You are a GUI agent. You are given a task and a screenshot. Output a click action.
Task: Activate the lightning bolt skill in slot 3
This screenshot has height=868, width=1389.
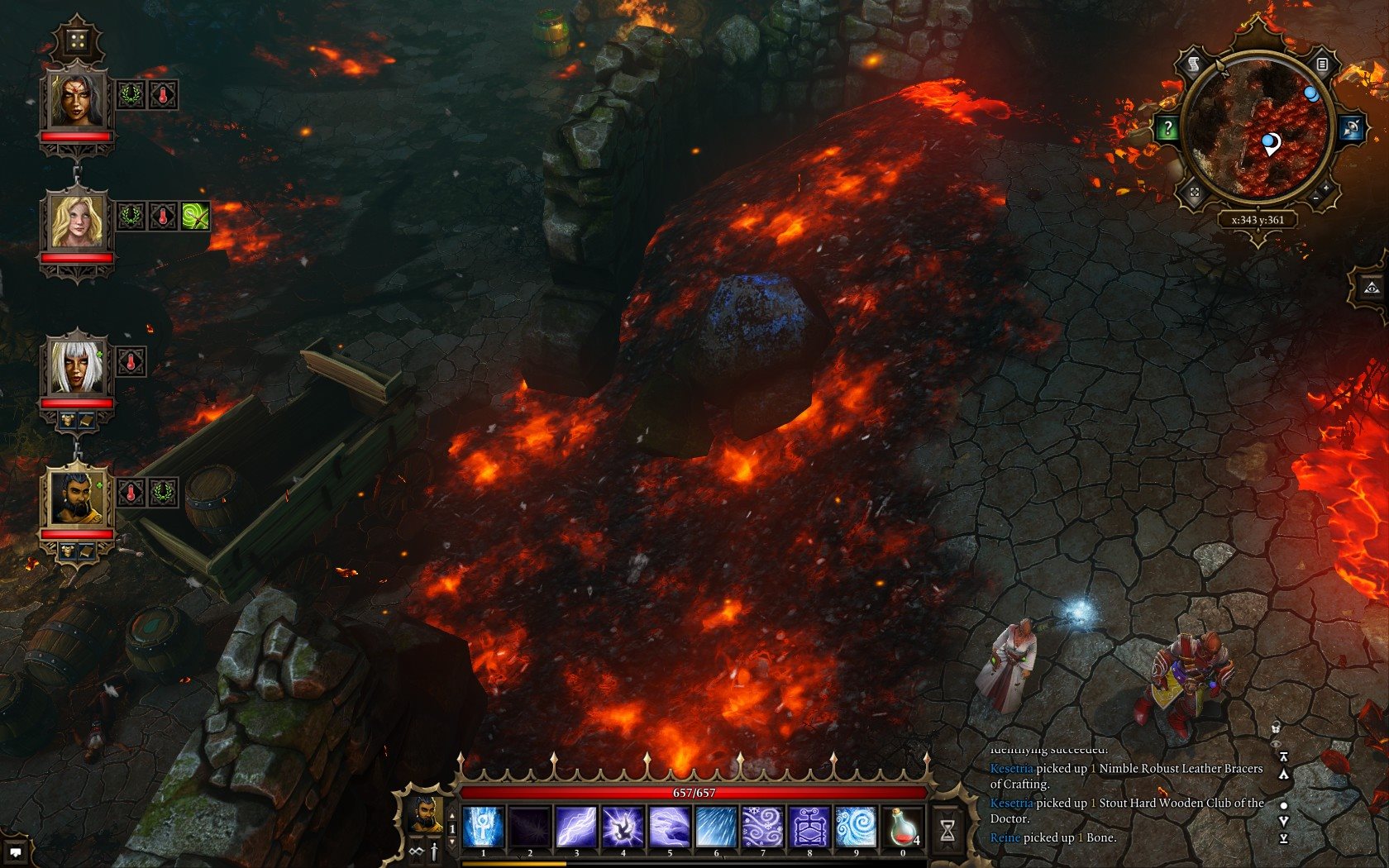[x=576, y=827]
